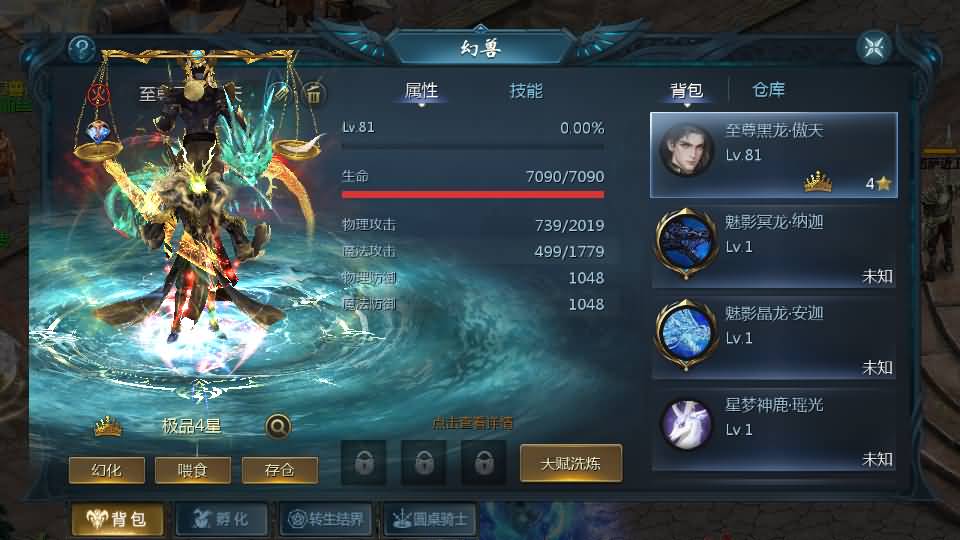Click the magnifier icon beside 极品4星
Screen dimensions: 960x540
point(279,426)
